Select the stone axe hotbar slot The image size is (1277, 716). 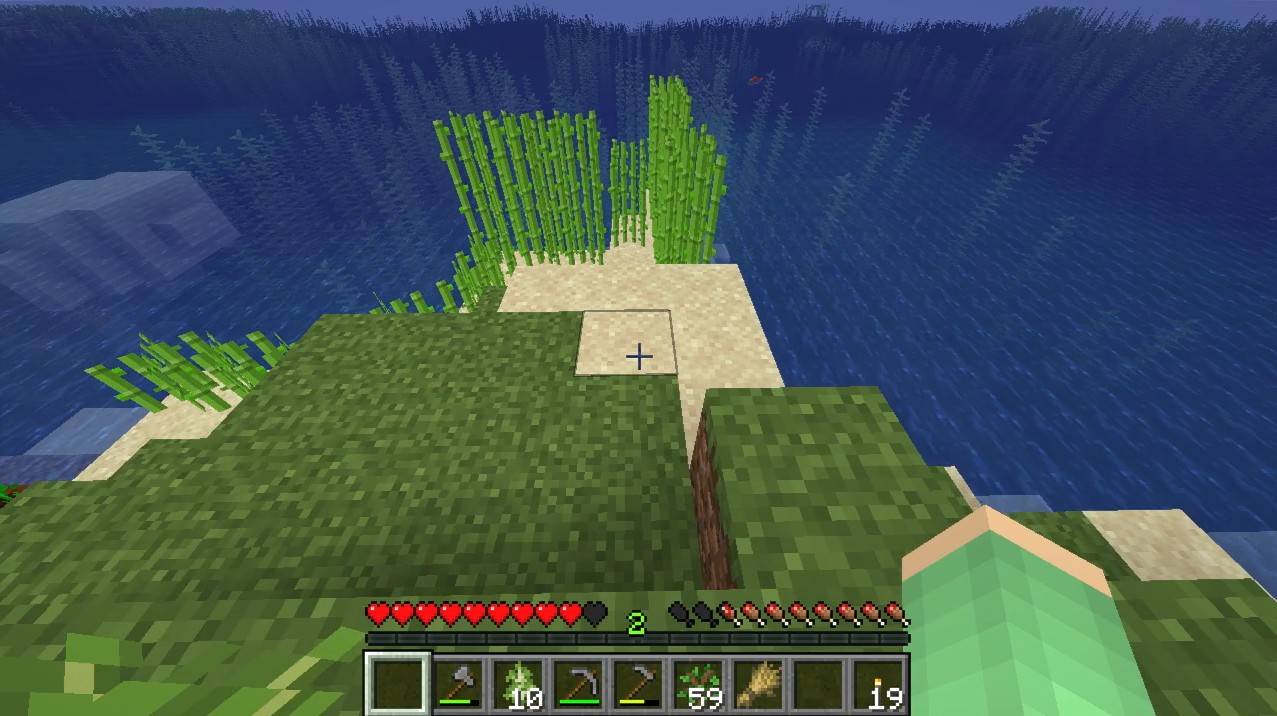[459, 685]
